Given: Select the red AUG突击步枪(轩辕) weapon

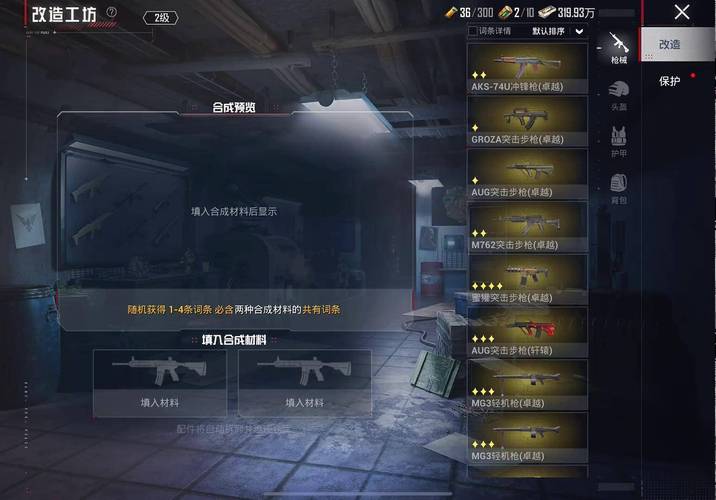Looking at the screenshot, I should (x=527, y=332).
